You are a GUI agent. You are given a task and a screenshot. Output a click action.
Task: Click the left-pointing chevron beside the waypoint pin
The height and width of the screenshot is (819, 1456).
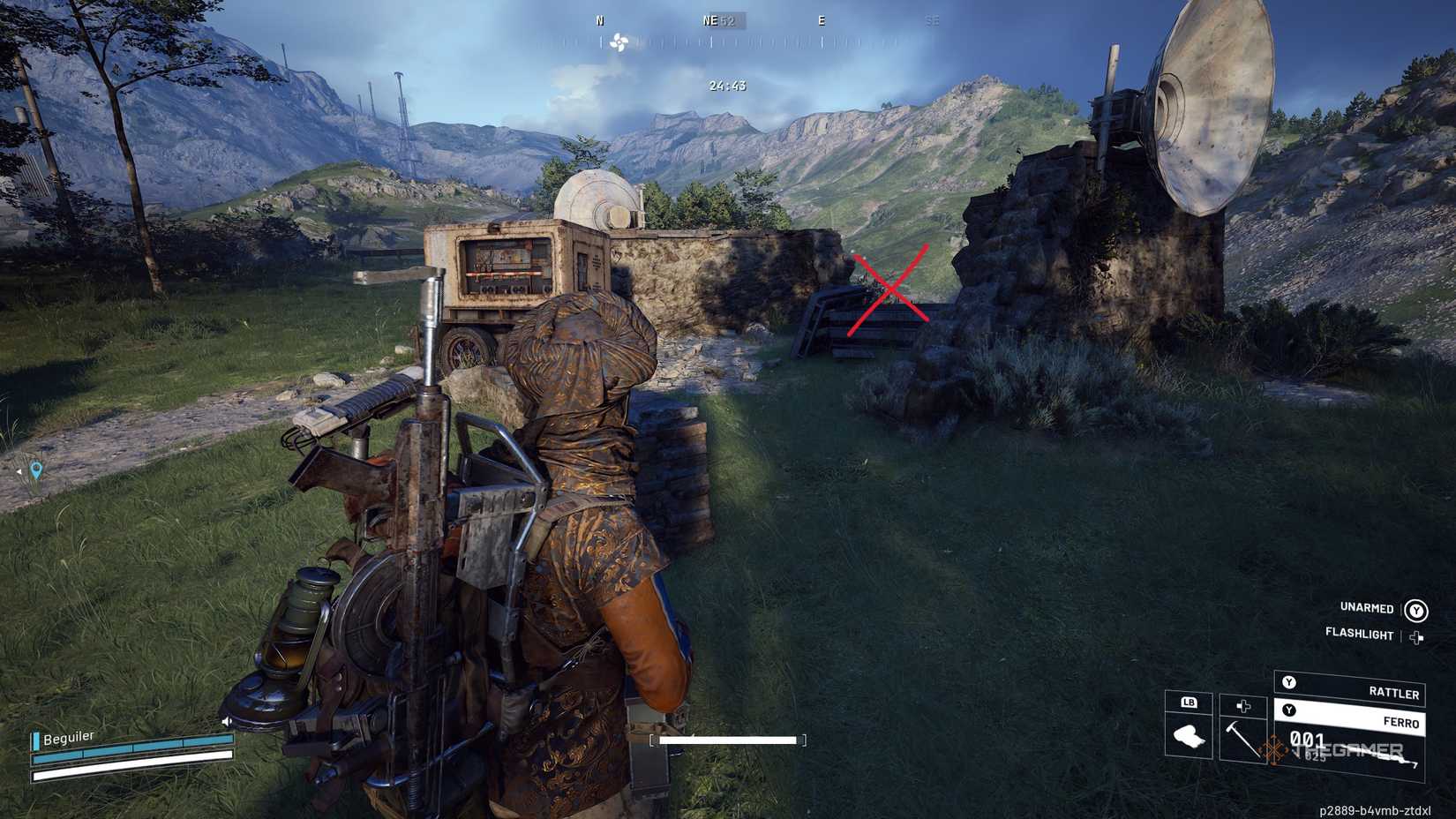point(19,472)
